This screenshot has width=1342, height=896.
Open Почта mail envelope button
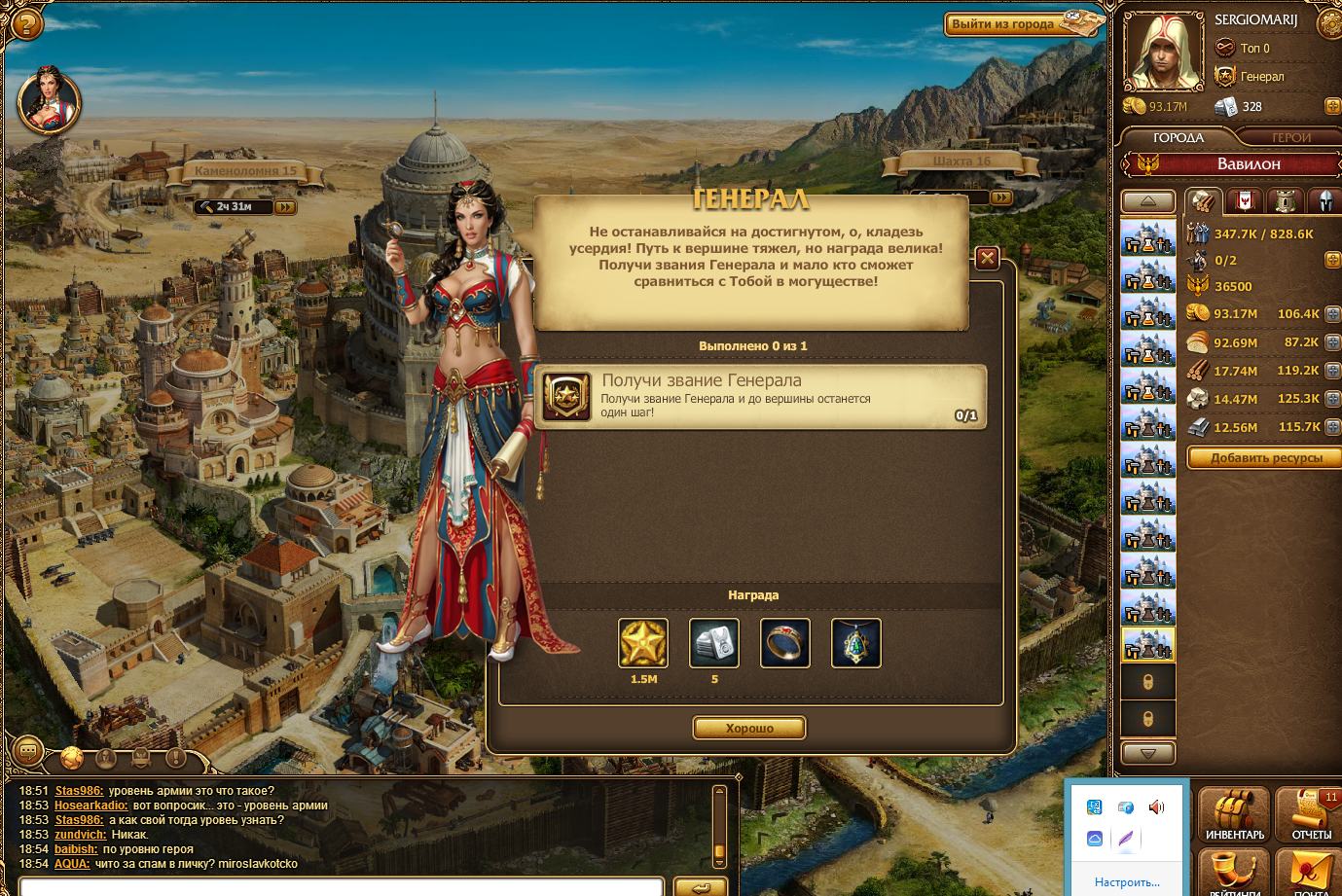[x=1310, y=871]
